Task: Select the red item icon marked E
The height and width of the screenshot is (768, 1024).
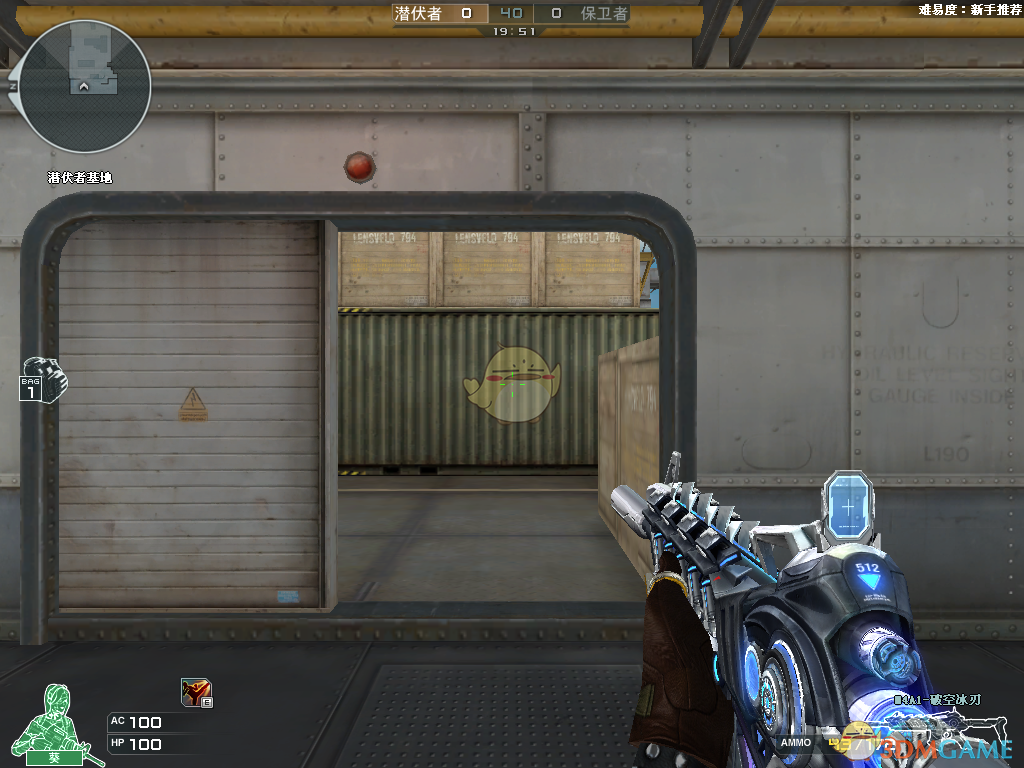Action: 195,692
